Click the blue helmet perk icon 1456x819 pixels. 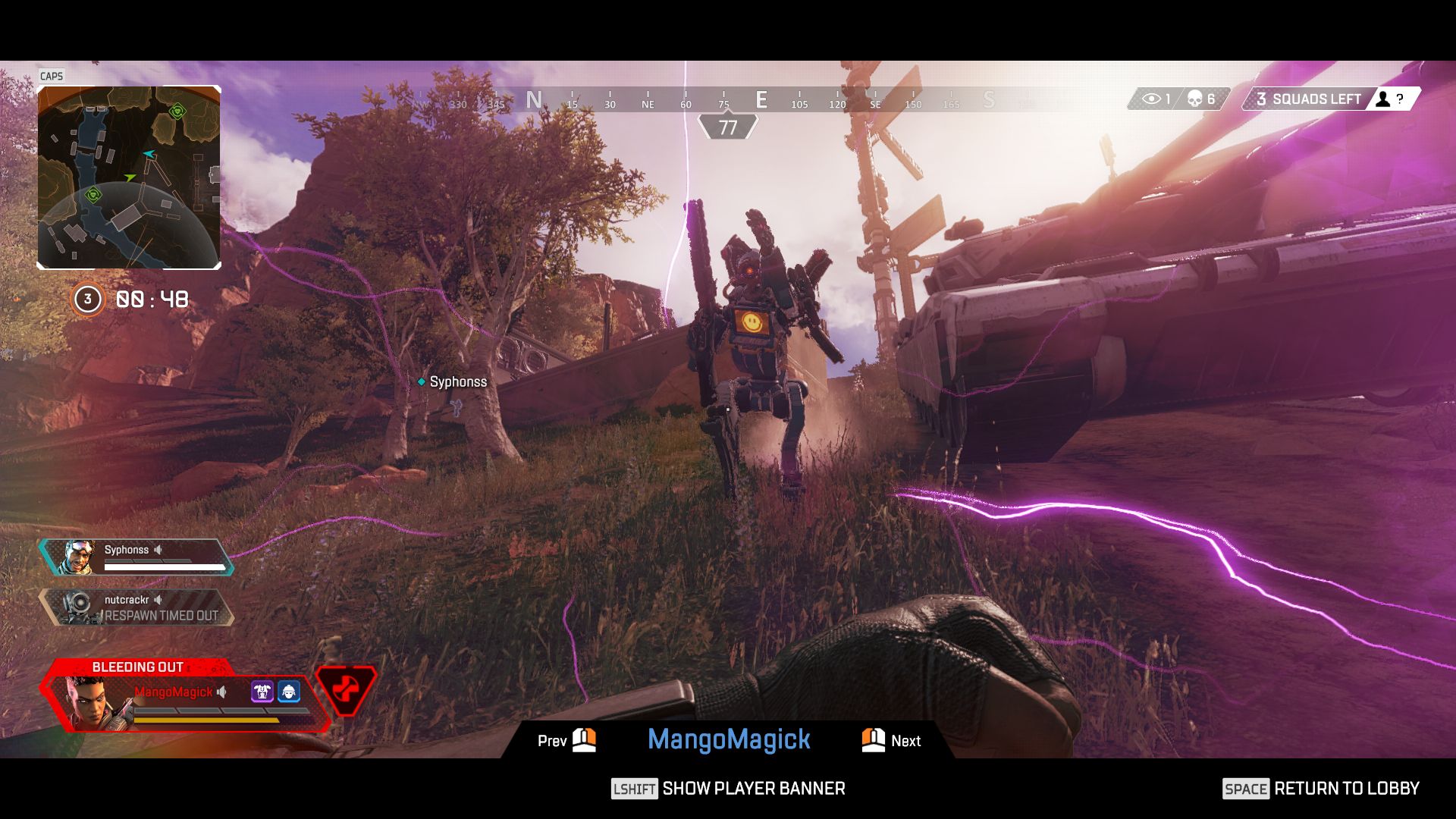289,692
